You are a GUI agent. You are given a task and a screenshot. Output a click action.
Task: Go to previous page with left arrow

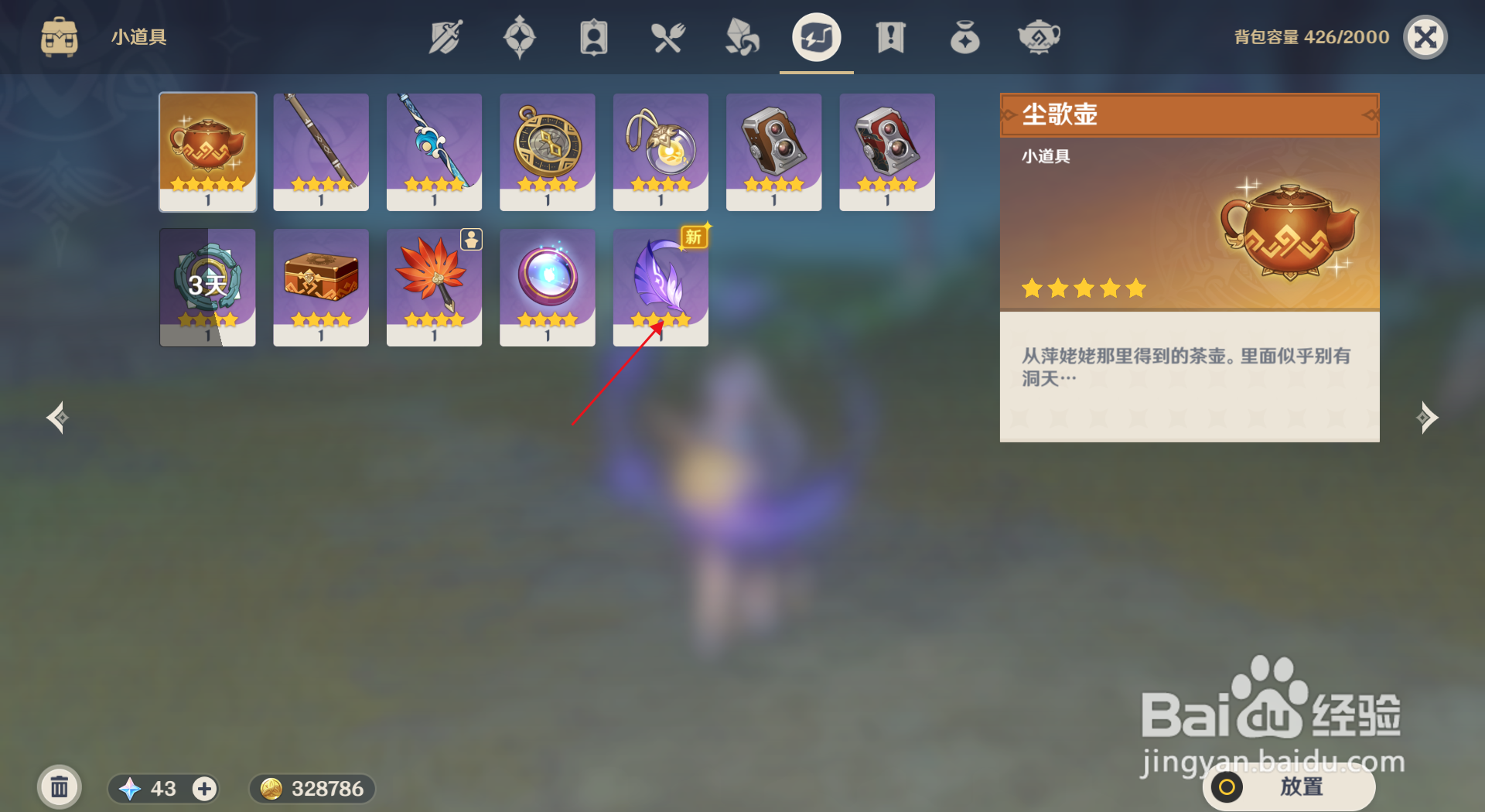[x=56, y=418]
